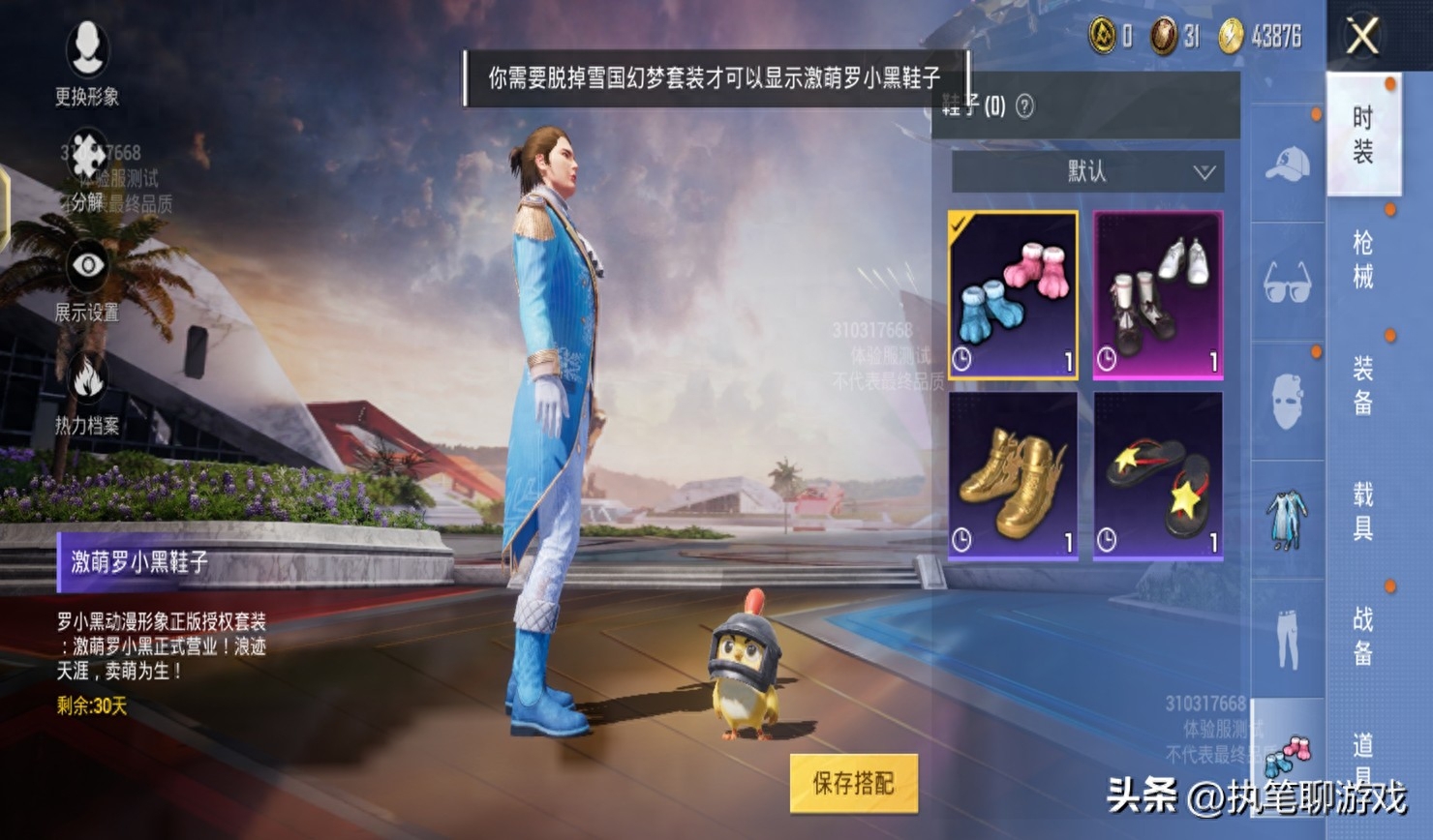Switch to the 战备 combat gear tab

point(1362,636)
